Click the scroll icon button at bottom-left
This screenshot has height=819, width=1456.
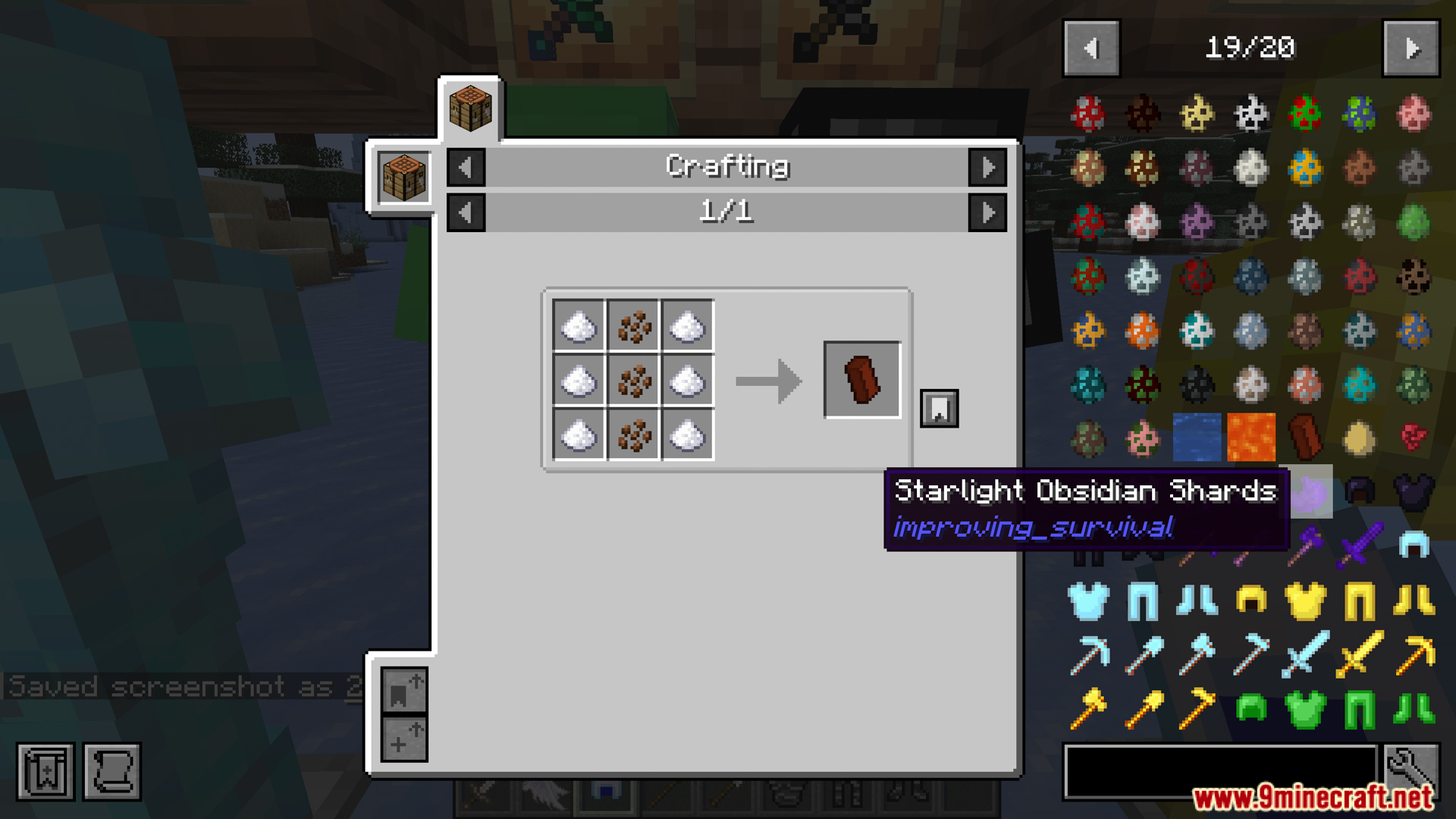click(x=112, y=772)
